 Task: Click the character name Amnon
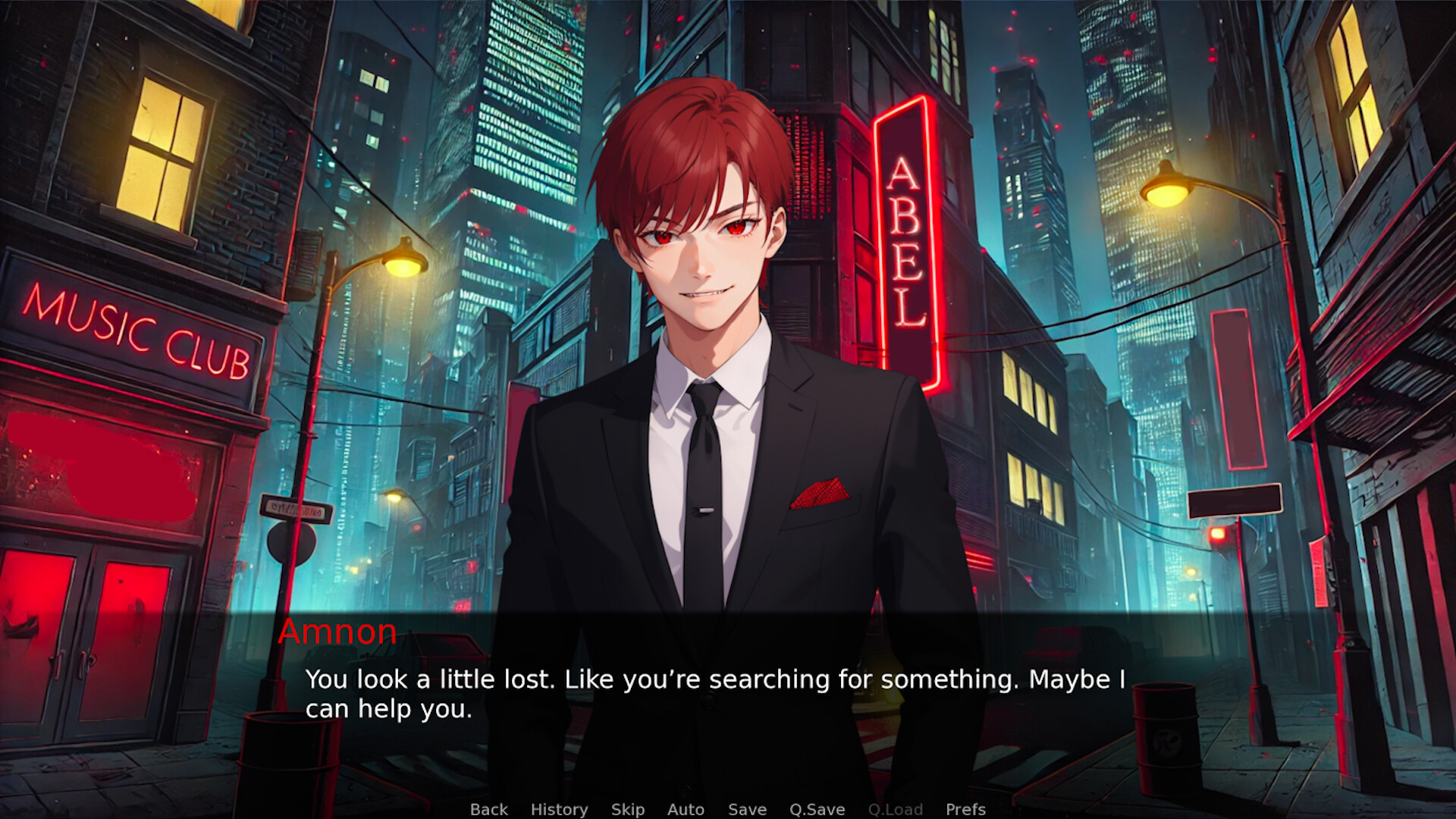click(338, 632)
